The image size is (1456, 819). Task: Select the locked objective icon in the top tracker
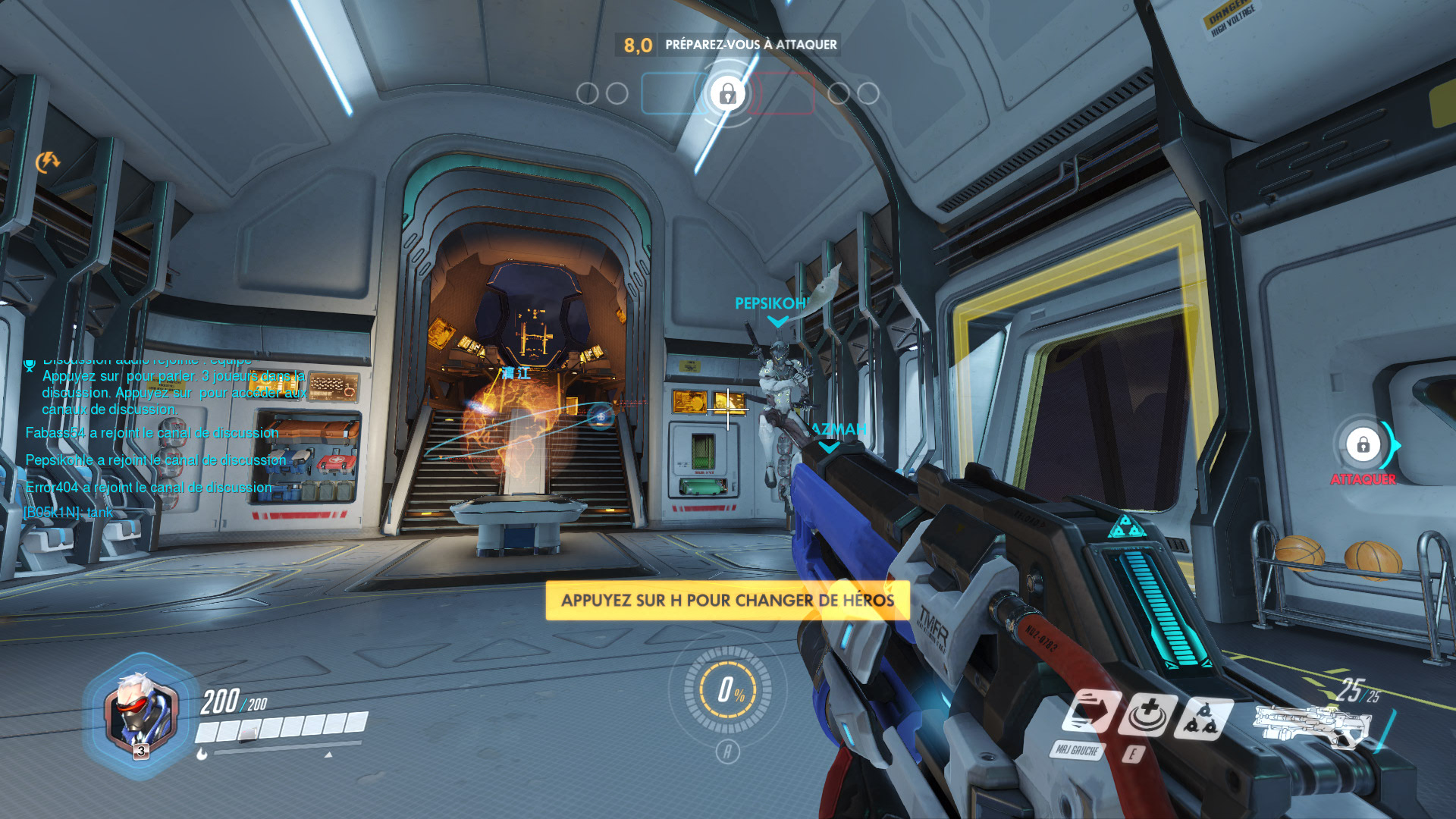(727, 94)
